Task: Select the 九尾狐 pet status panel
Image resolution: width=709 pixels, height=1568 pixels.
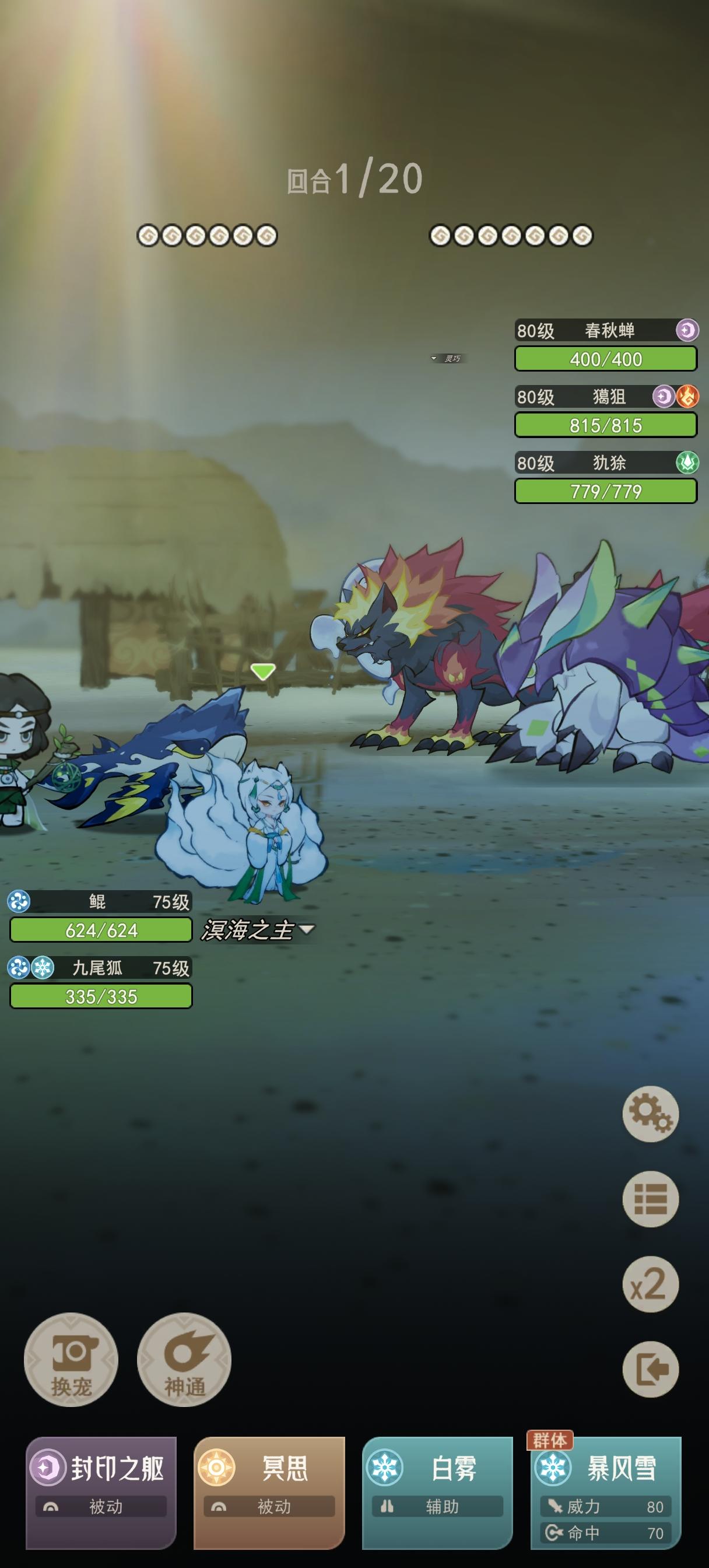Action: [100, 983]
